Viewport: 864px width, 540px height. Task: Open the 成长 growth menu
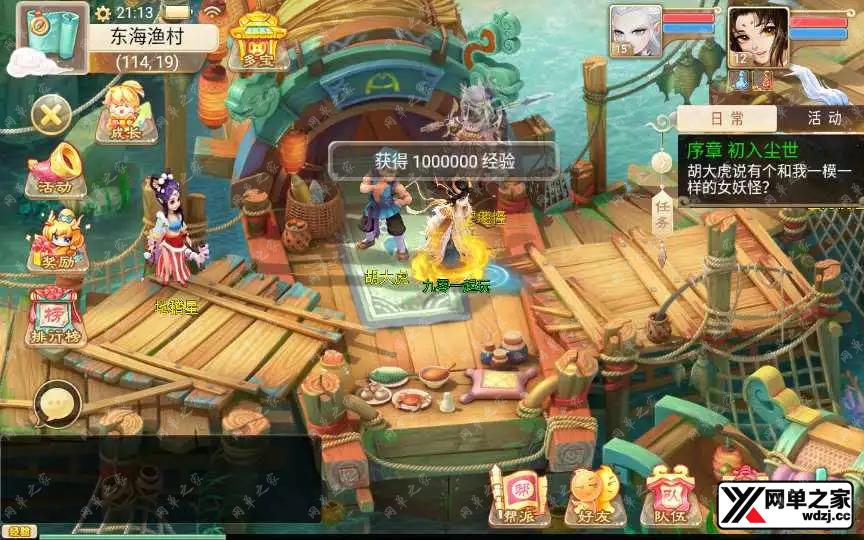point(125,112)
